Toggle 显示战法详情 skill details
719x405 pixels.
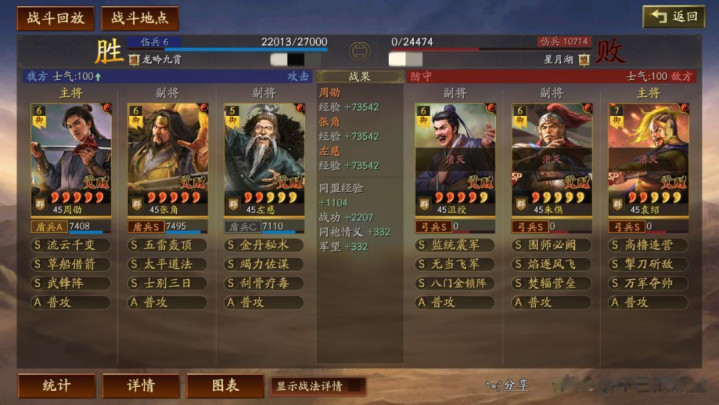point(316,385)
